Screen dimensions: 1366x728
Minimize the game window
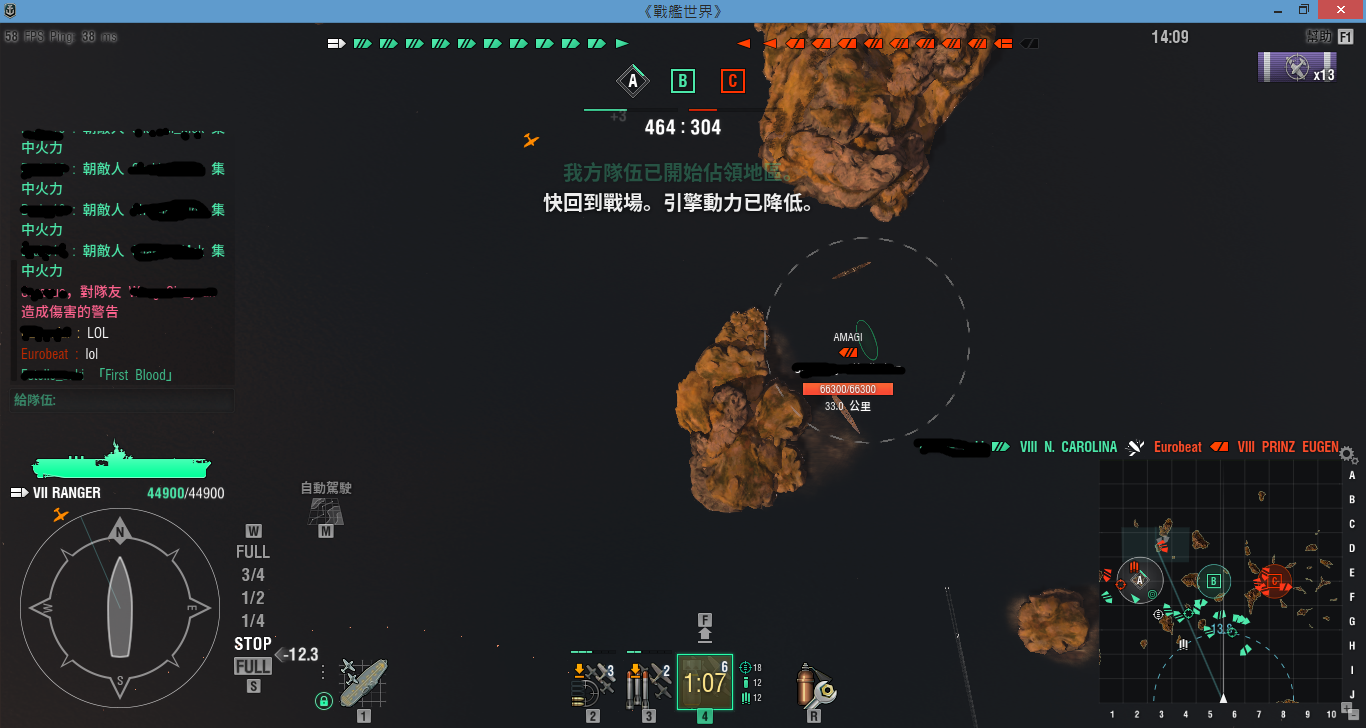[1276, 10]
